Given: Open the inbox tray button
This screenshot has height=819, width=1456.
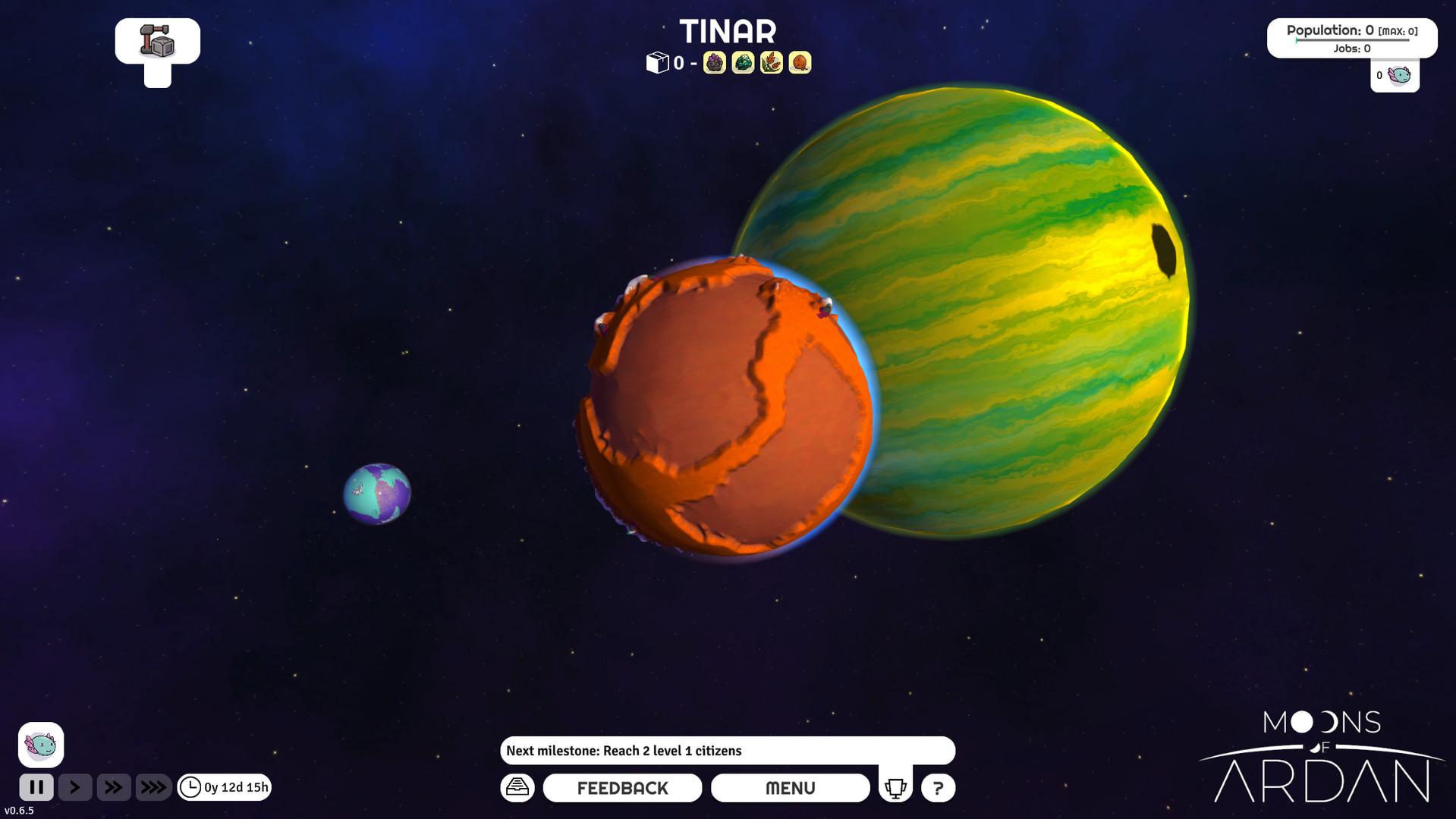Looking at the screenshot, I should (x=517, y=787).
